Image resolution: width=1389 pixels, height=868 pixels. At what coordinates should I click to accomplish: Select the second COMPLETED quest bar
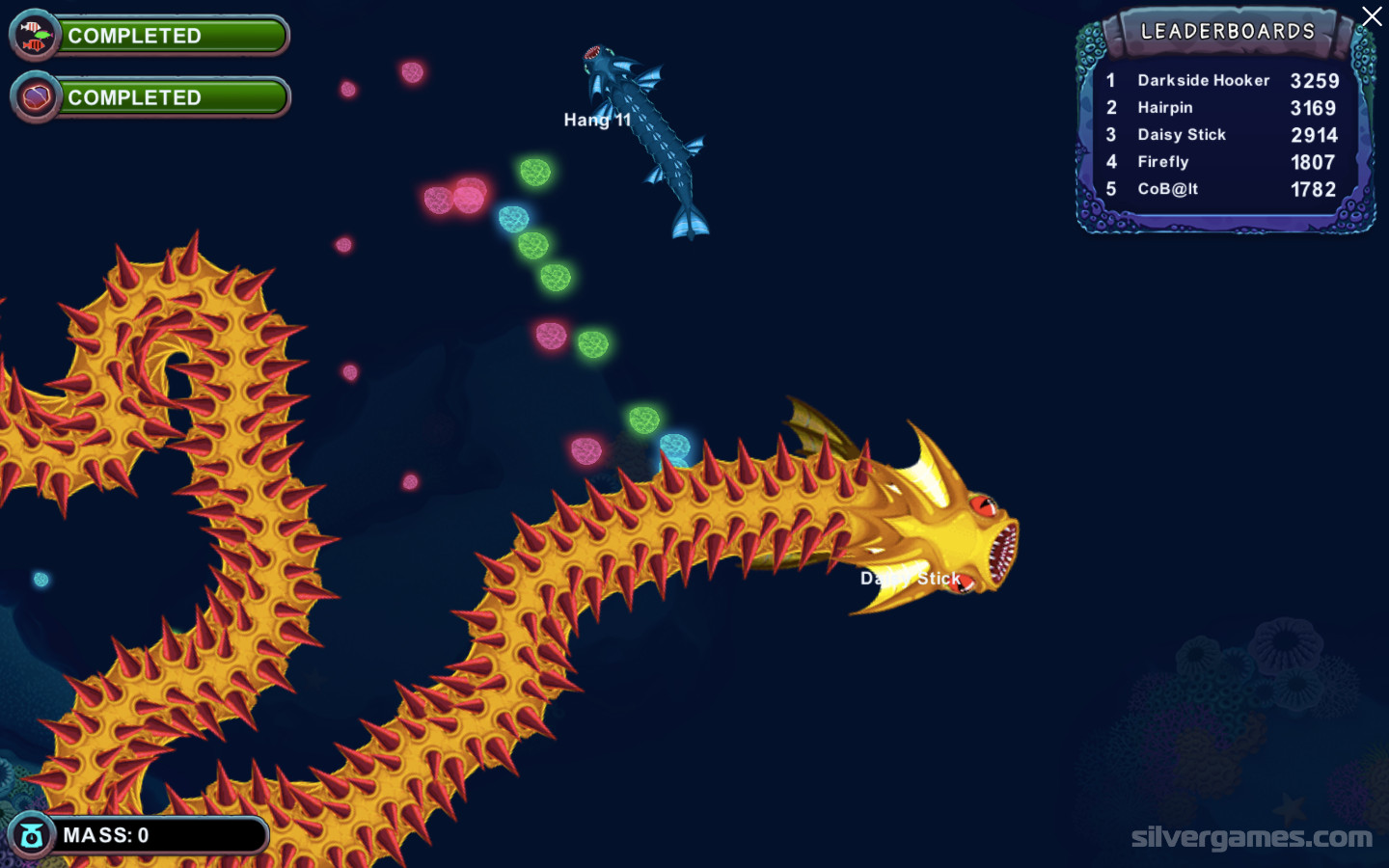click(172, 97)
